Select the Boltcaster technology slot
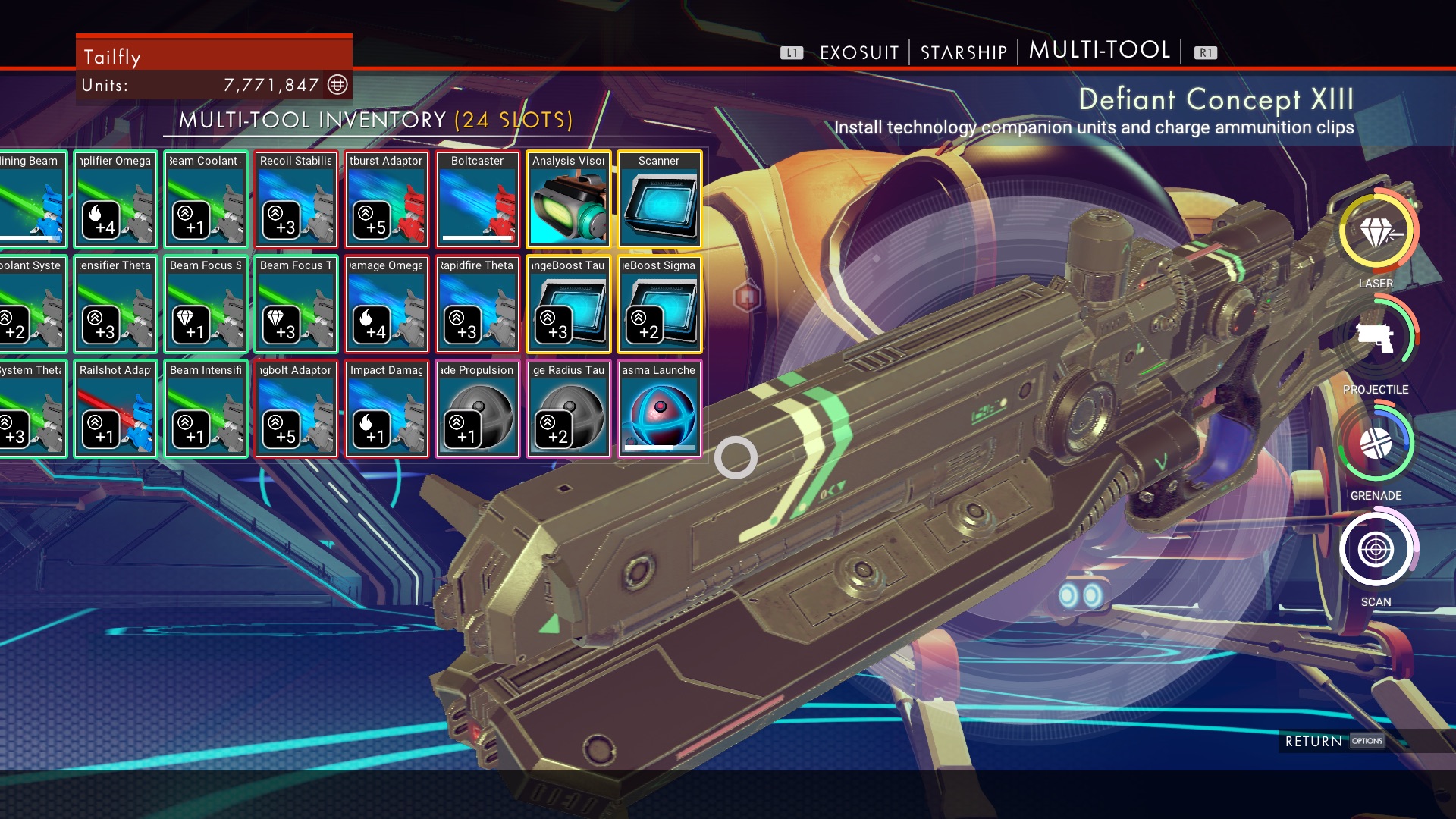 click(x=477, y=199)
